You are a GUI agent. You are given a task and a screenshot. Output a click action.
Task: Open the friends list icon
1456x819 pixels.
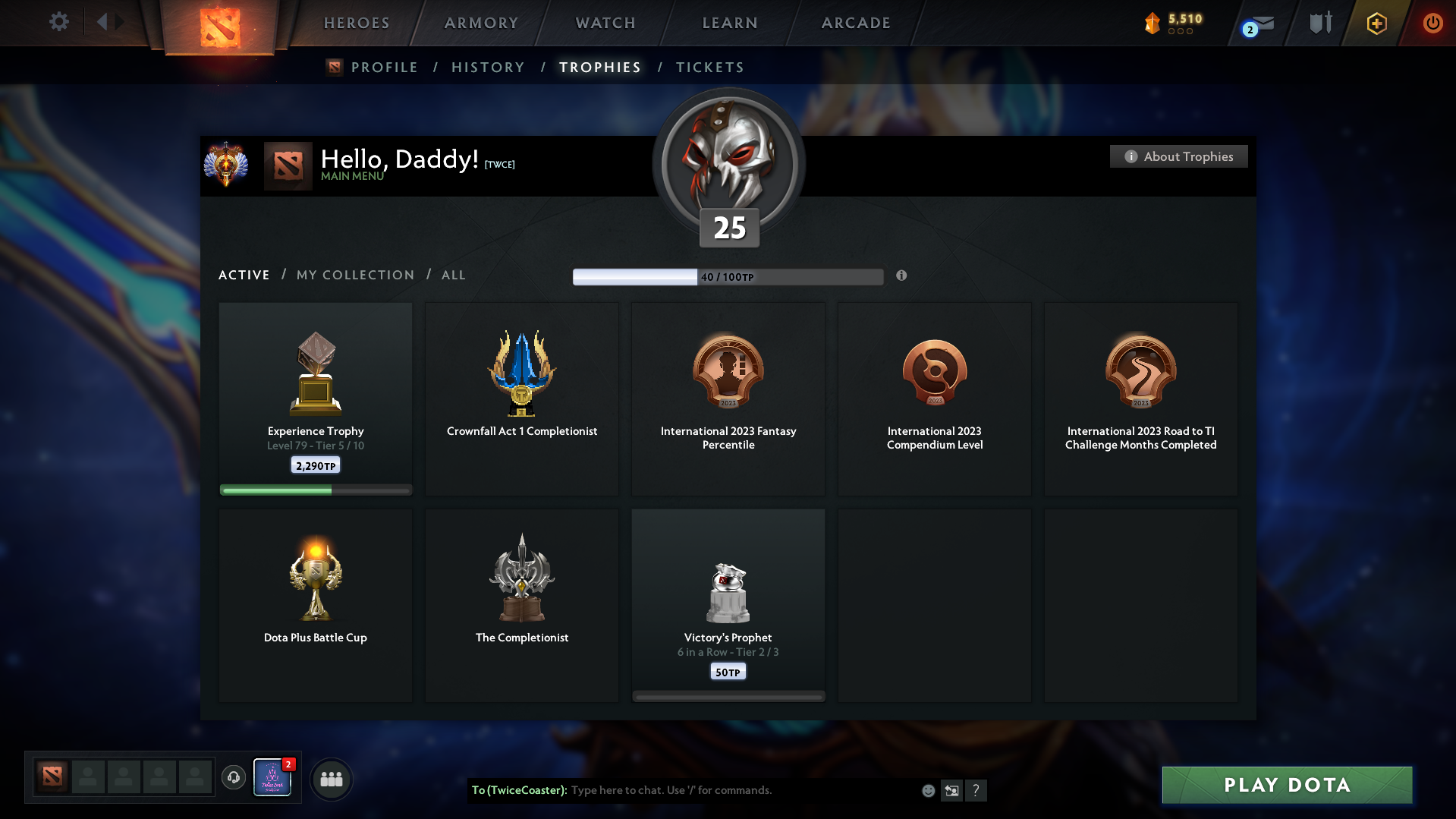pyautogui.click(x=331, y=779)
